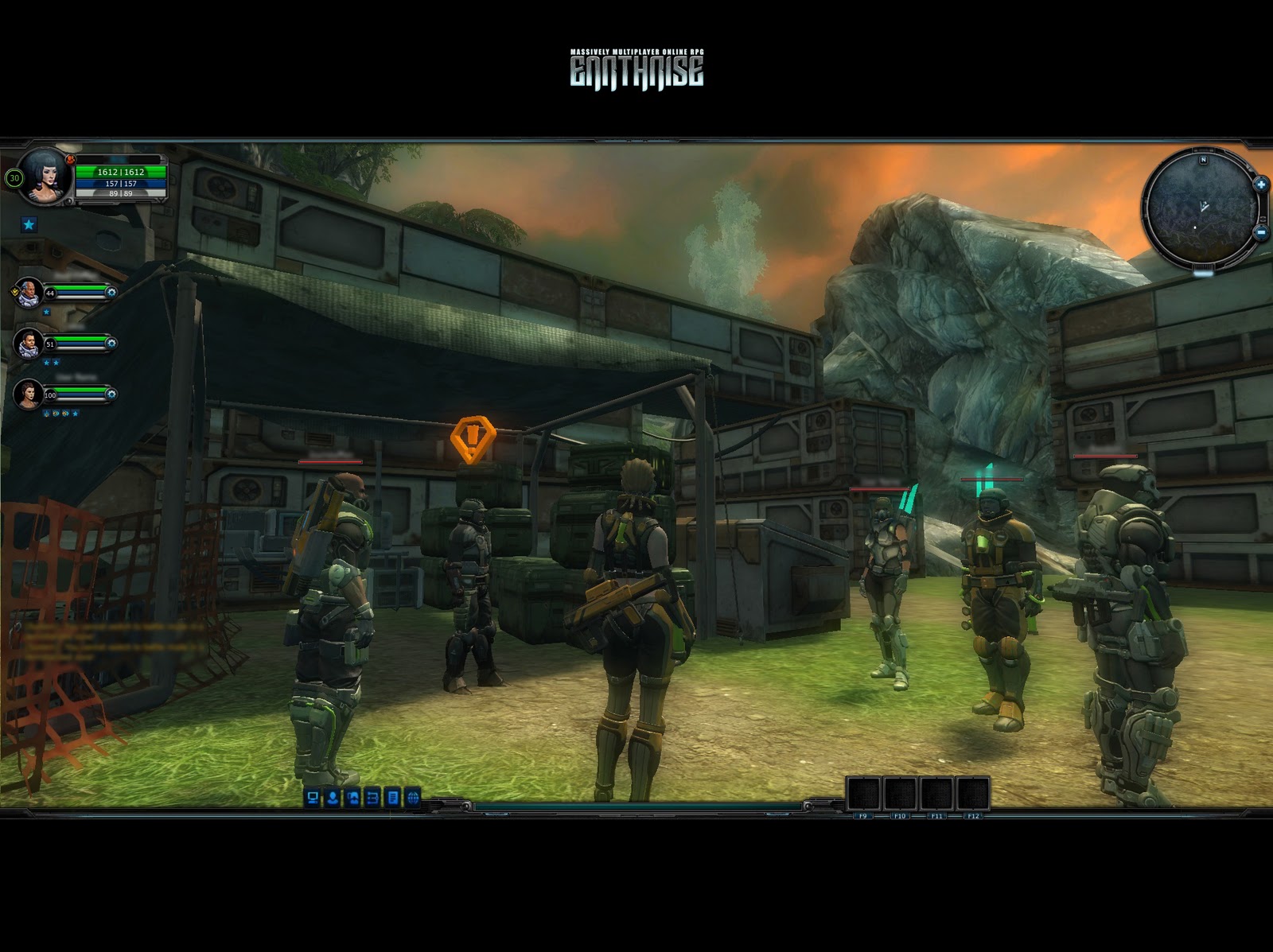Click the player character portrait

click(x=45, y=174)
